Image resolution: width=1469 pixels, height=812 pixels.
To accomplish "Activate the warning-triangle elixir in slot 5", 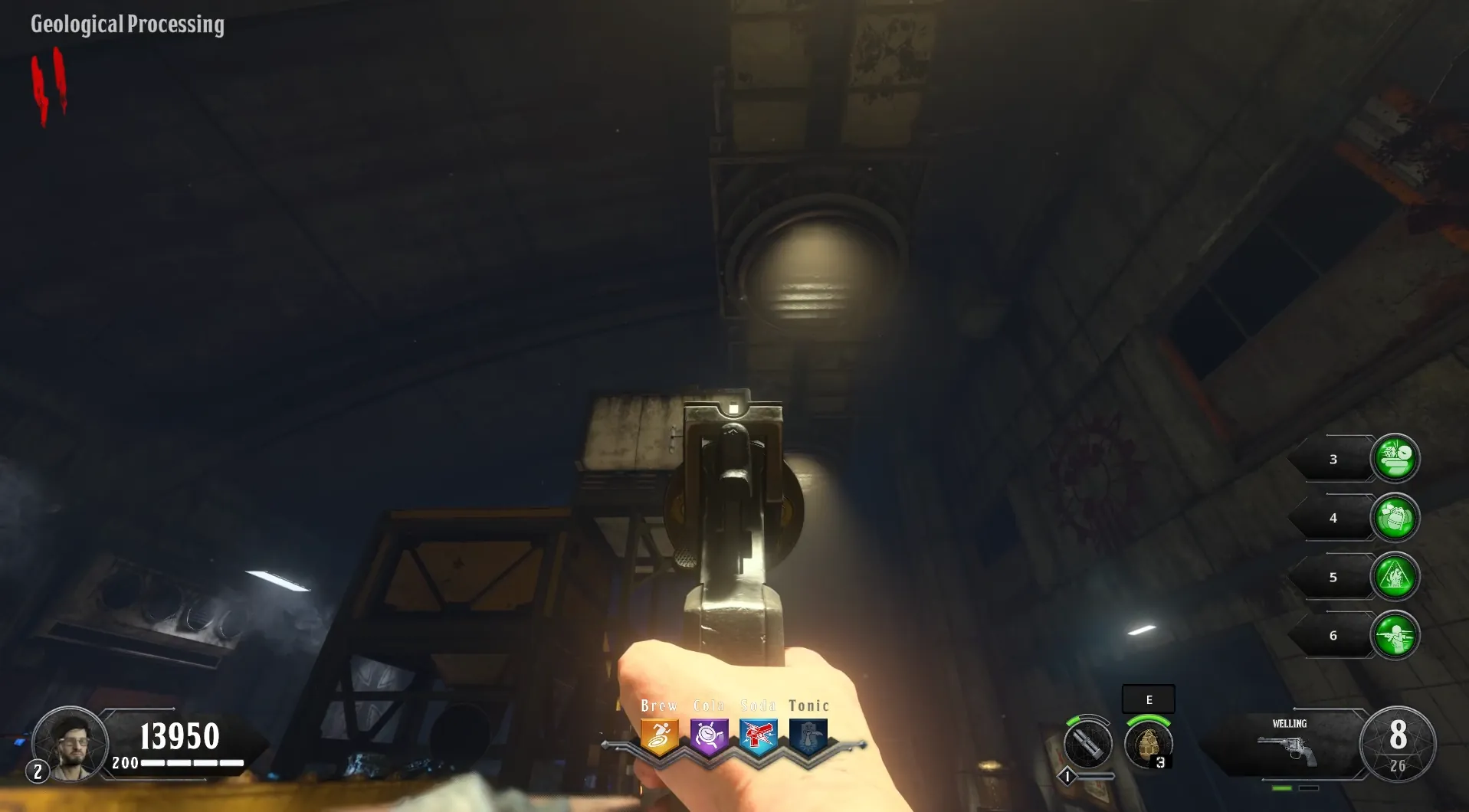I will point(1395,577).
